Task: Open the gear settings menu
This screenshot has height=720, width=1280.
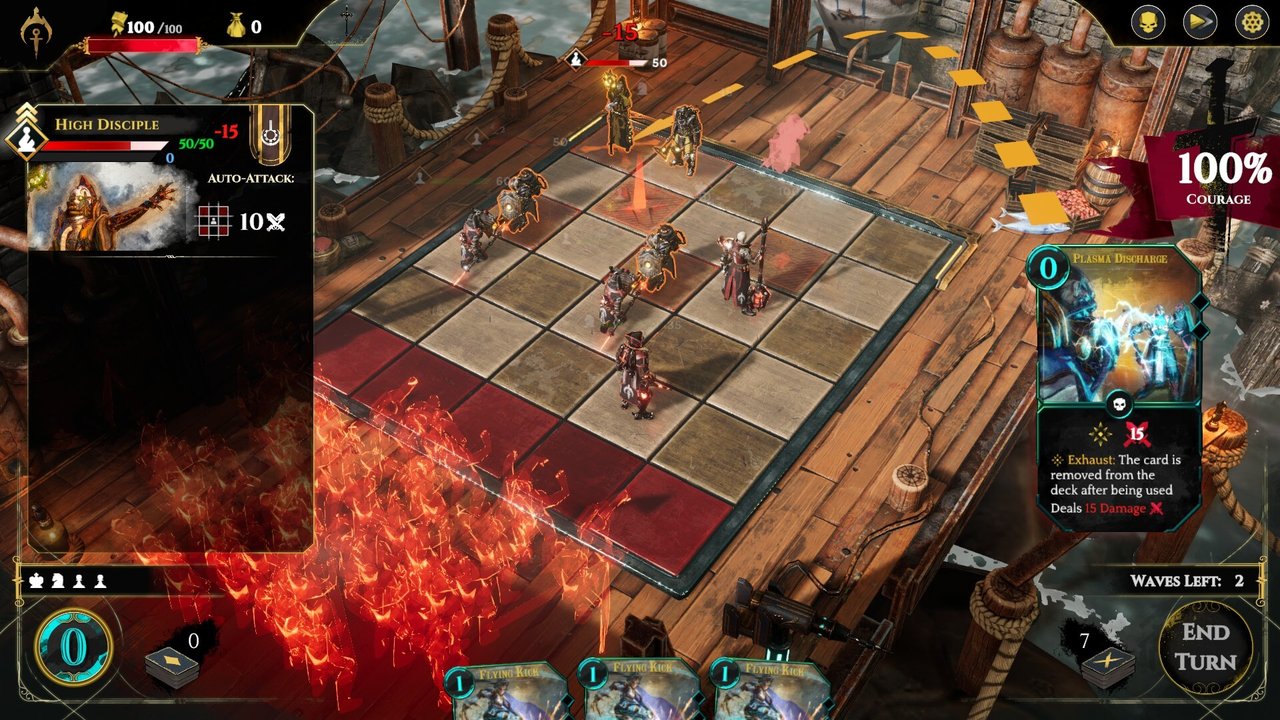Action: pyautogui.click(x=1251, y=22)
